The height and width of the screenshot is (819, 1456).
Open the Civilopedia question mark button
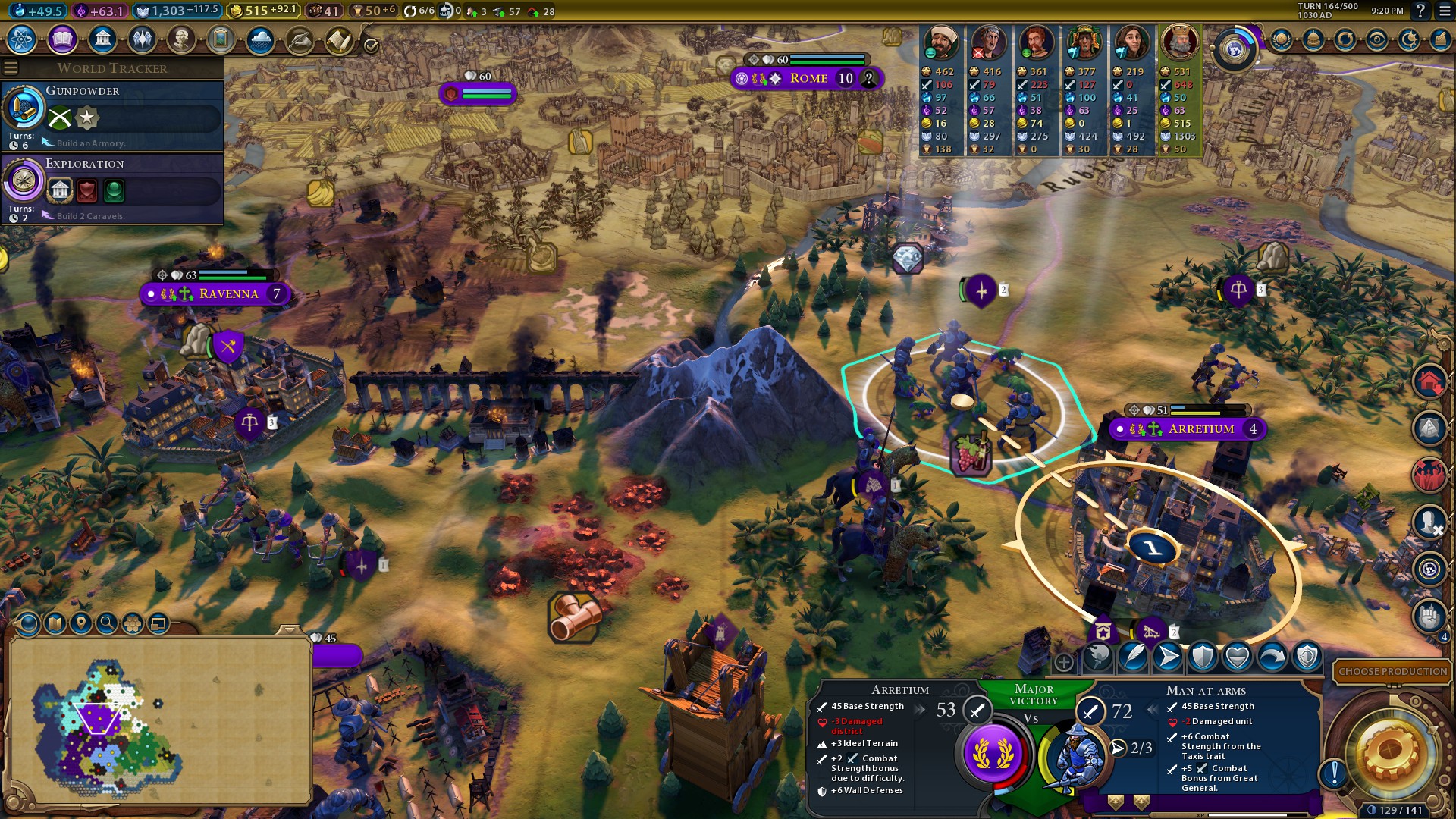tap(1420, 11)
